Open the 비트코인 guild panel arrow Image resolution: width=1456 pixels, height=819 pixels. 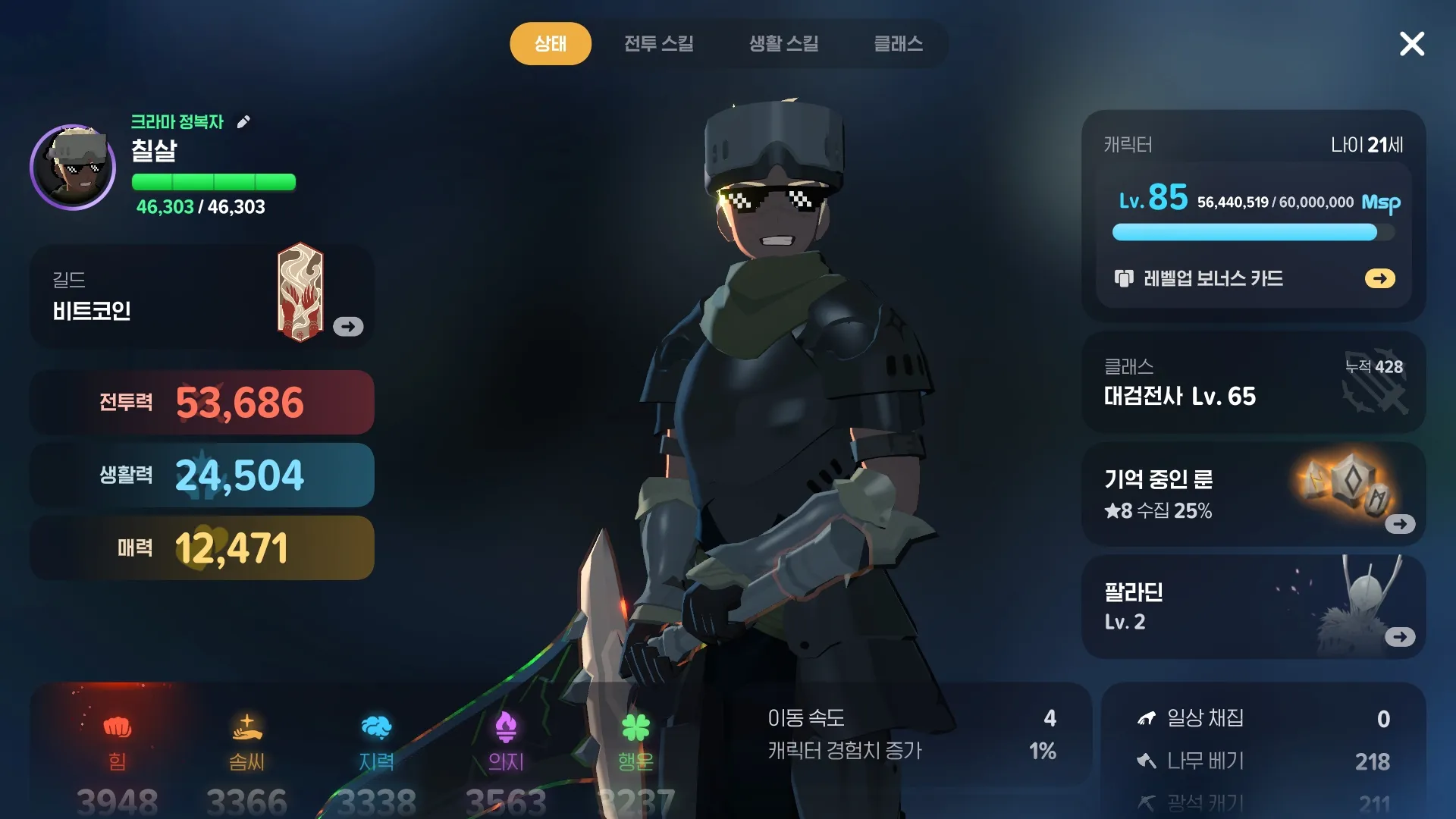(348, 327)
